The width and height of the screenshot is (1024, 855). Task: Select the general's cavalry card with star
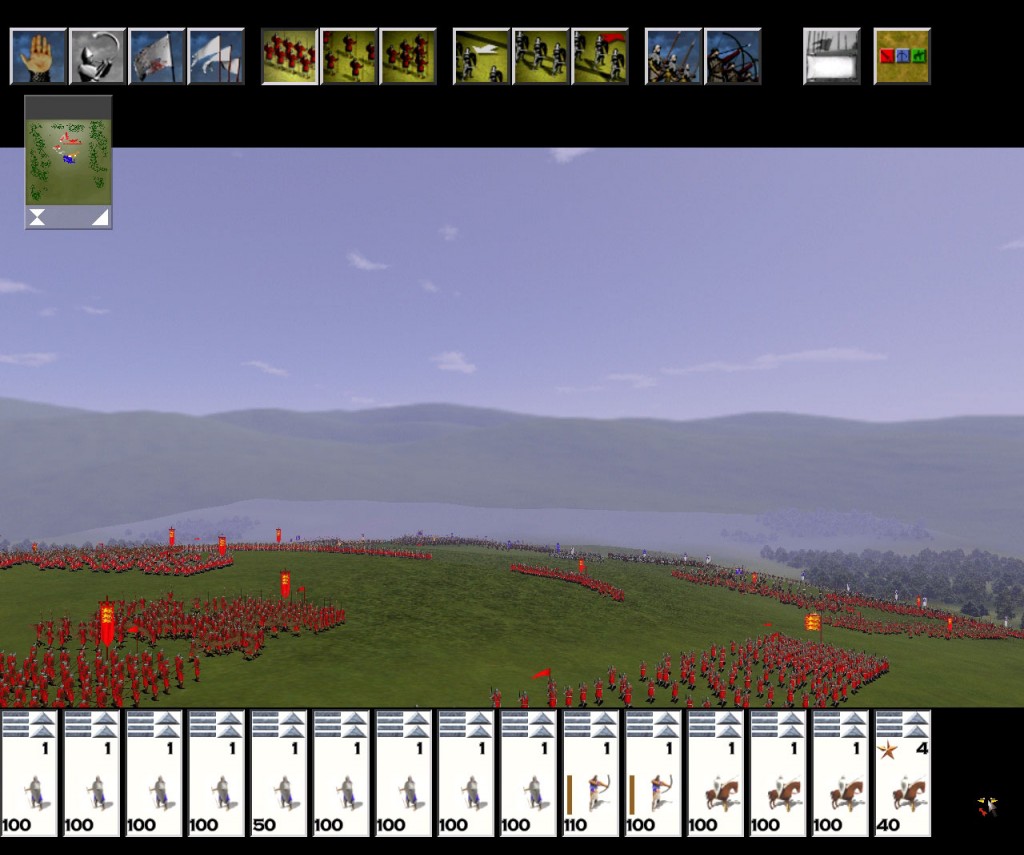pos(903,773)
